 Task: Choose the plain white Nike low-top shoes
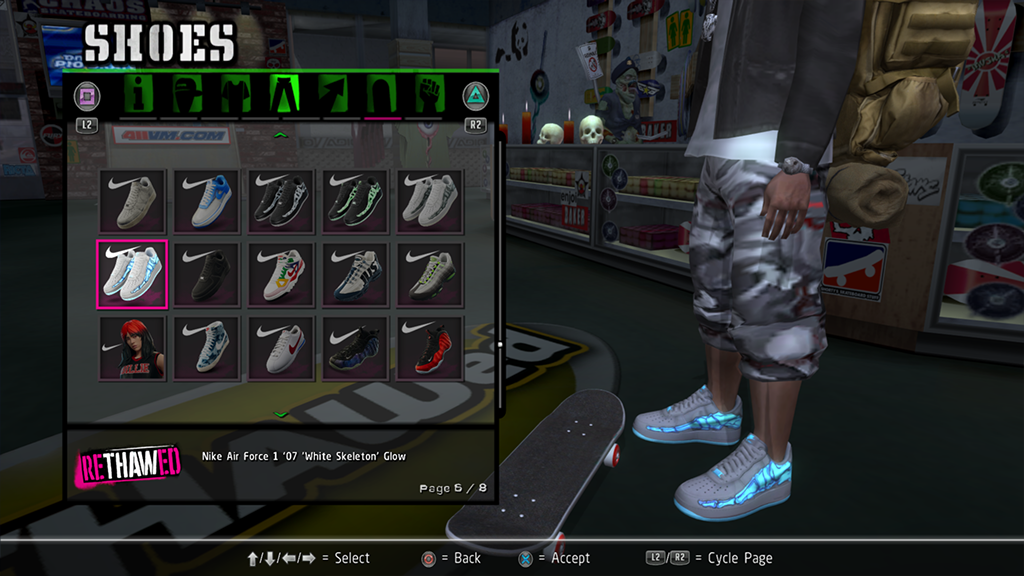[x=132, y=200]
